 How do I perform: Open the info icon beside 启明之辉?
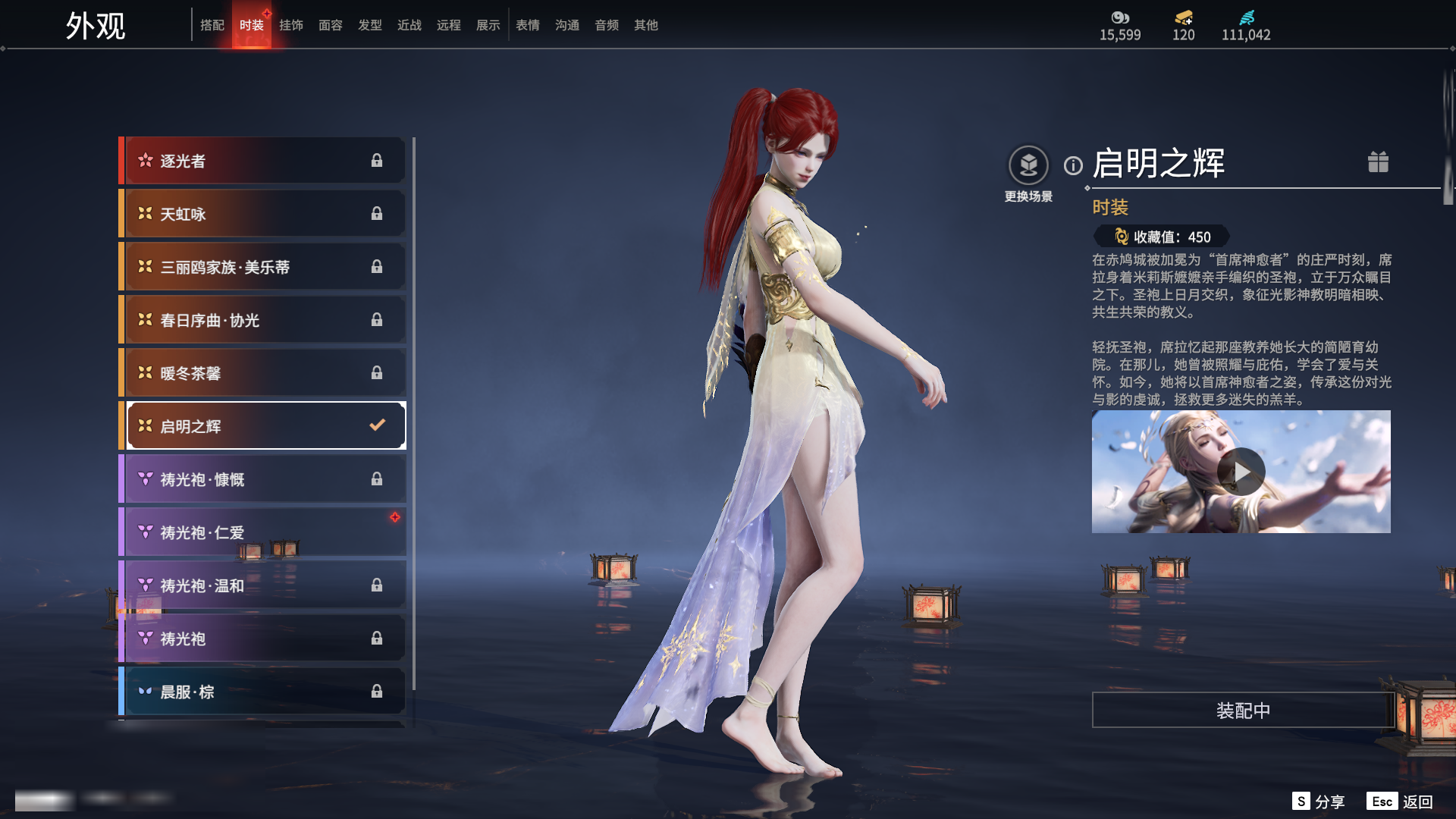coord(1073,165)
